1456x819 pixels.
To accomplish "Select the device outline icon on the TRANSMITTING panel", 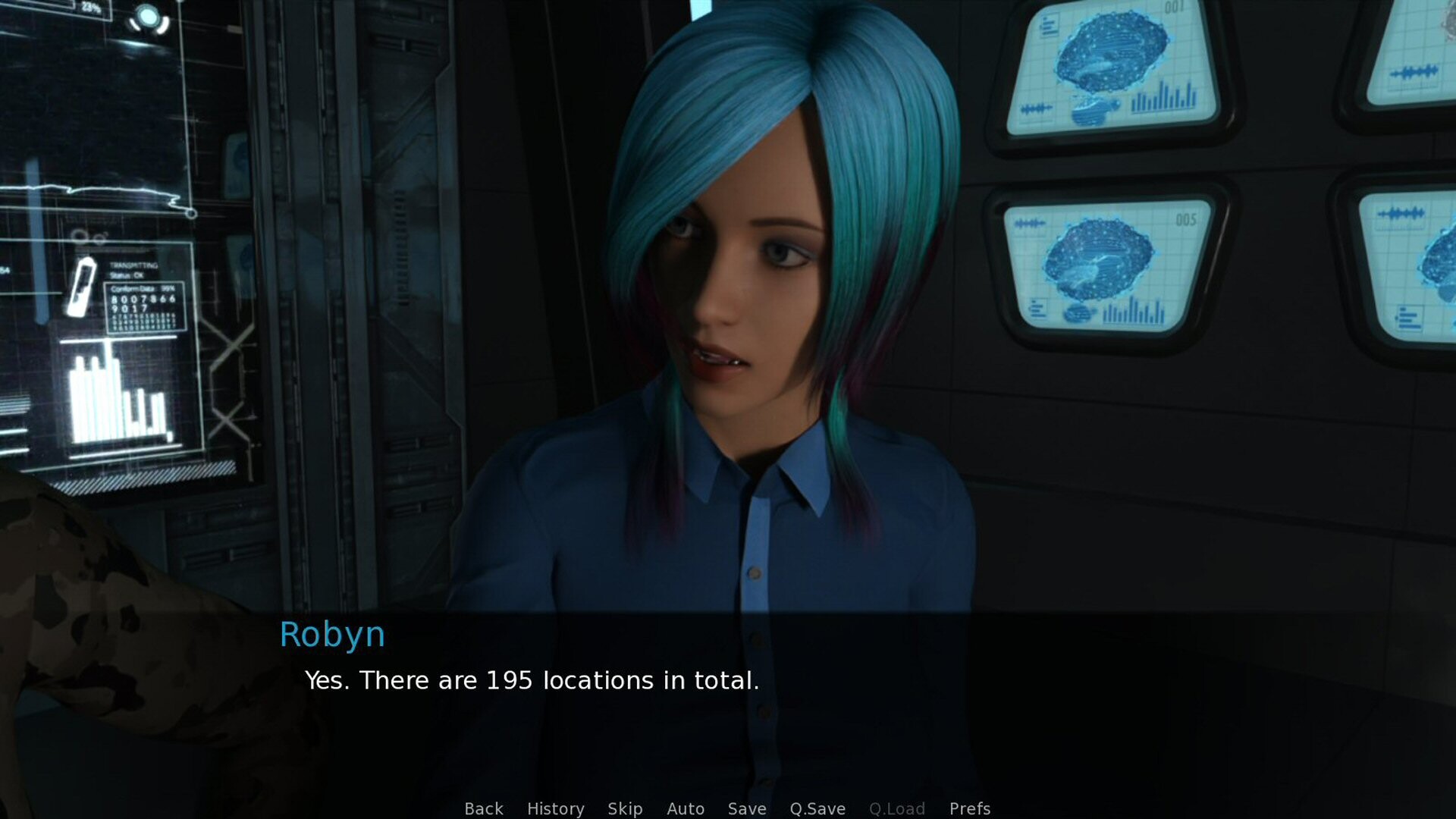I will [81, 287].
